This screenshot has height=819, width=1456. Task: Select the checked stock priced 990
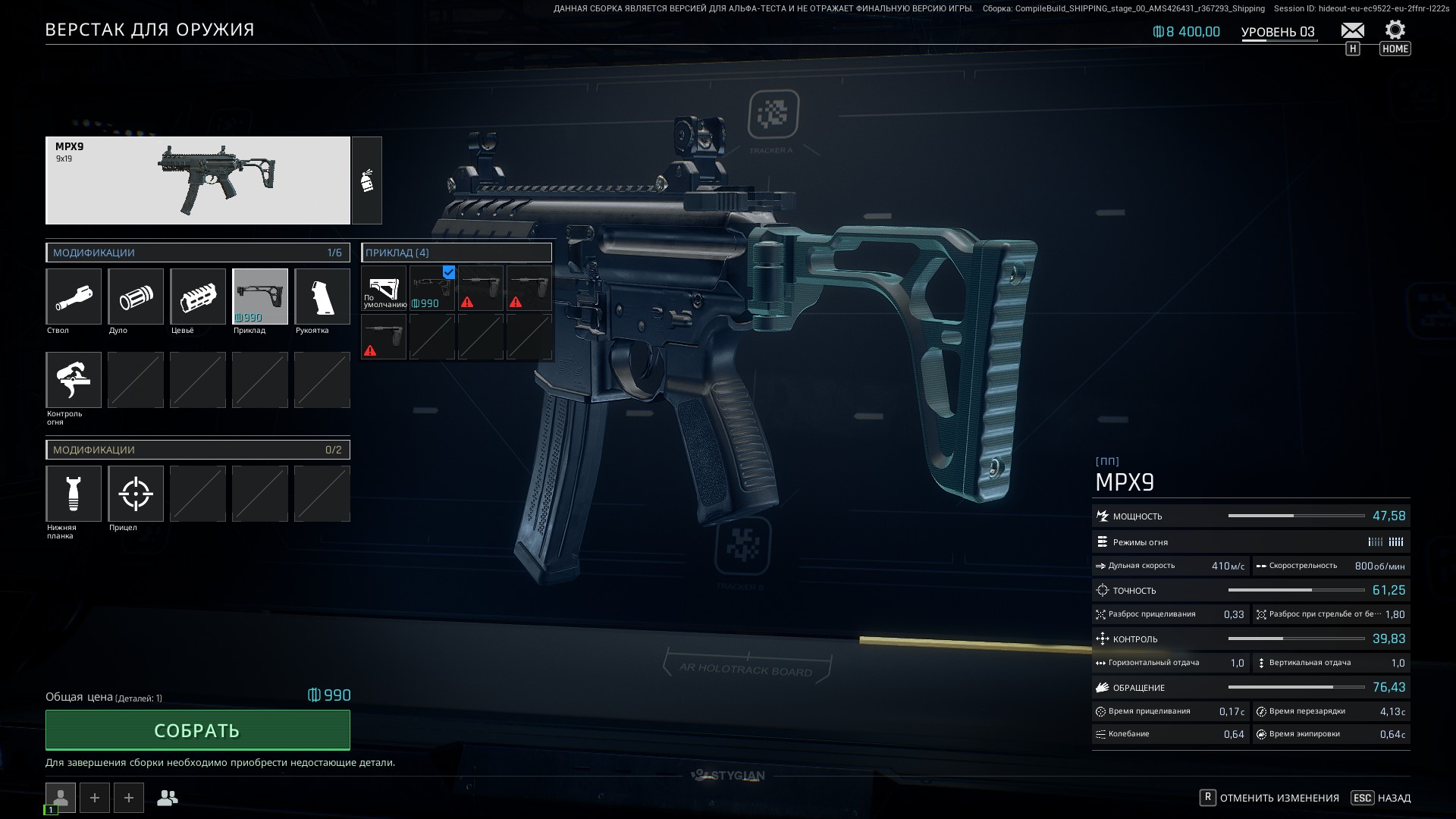click(x=432, y=288)
